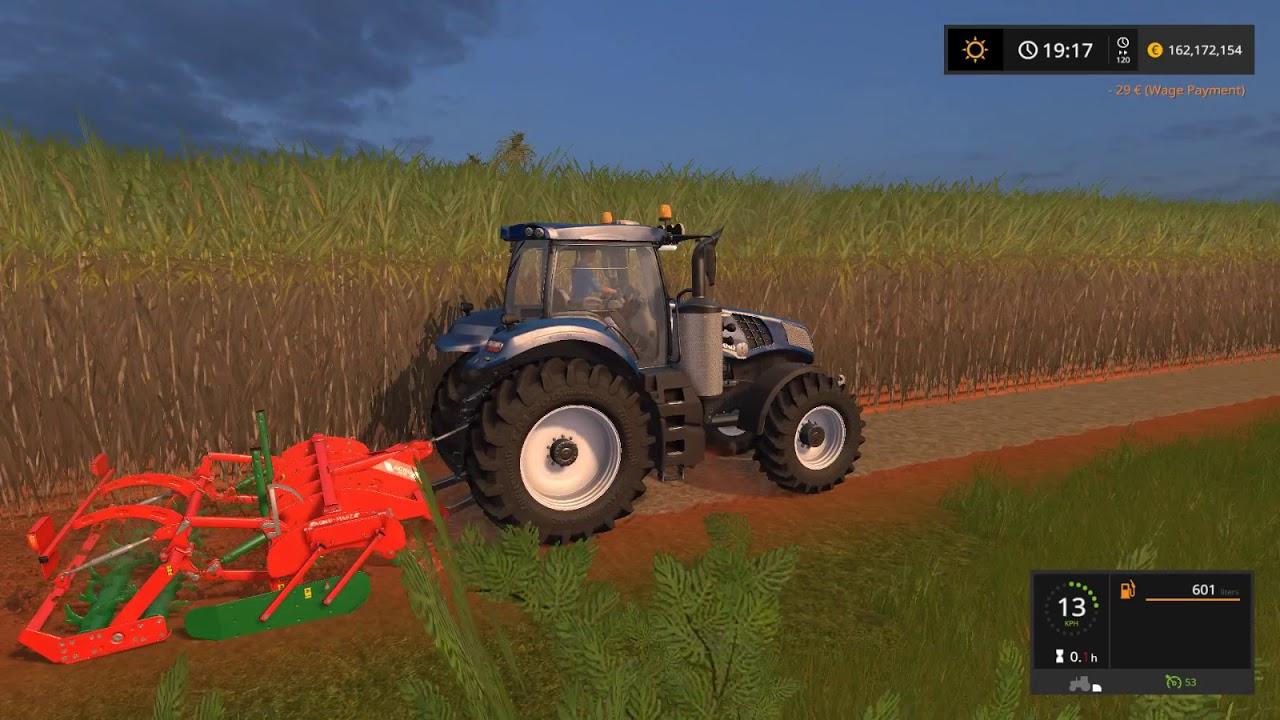Click the fuel pump icon
Viewport: 1280px width, 720px height.
(x=1126, y=590)
